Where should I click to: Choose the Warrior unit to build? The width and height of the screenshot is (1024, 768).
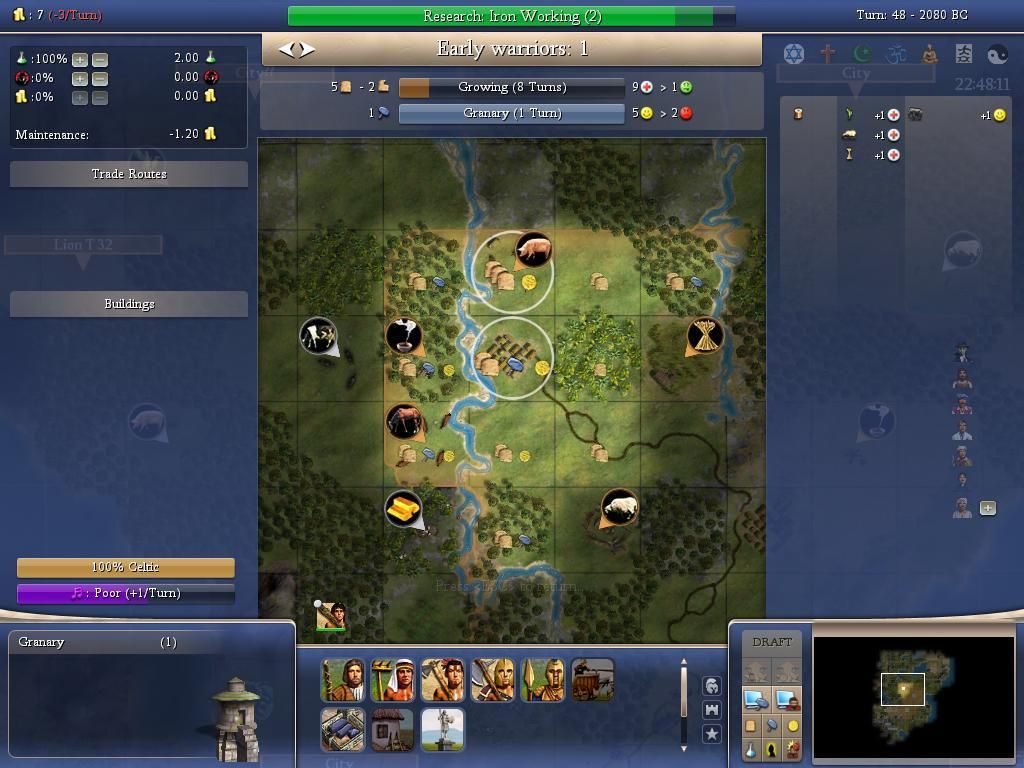[x=342, y=680]
